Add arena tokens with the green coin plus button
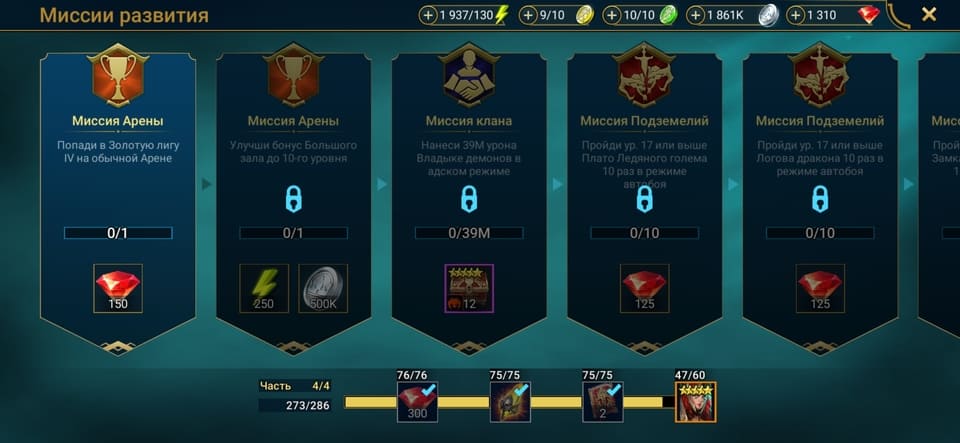960x443 pixels. point(612,16)
